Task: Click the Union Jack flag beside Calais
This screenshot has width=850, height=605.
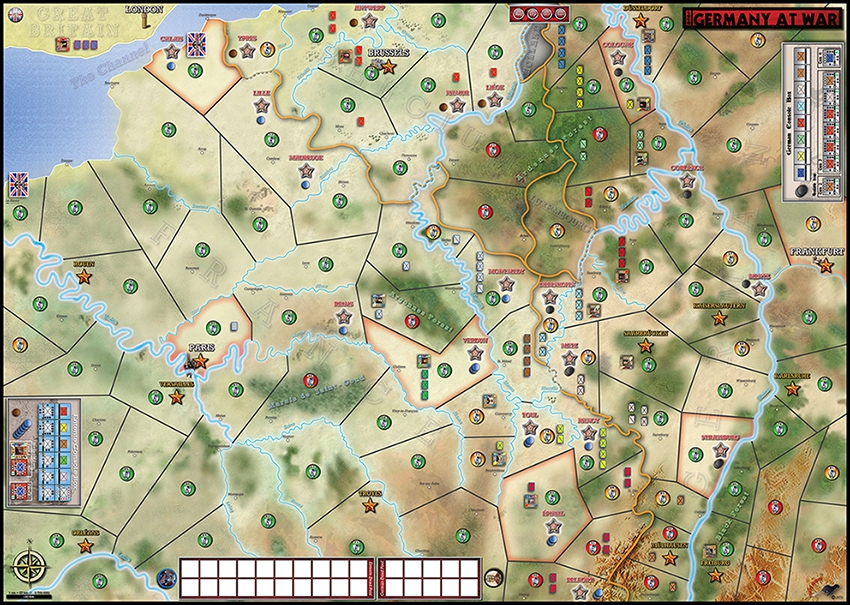Action: click(195, 45)
